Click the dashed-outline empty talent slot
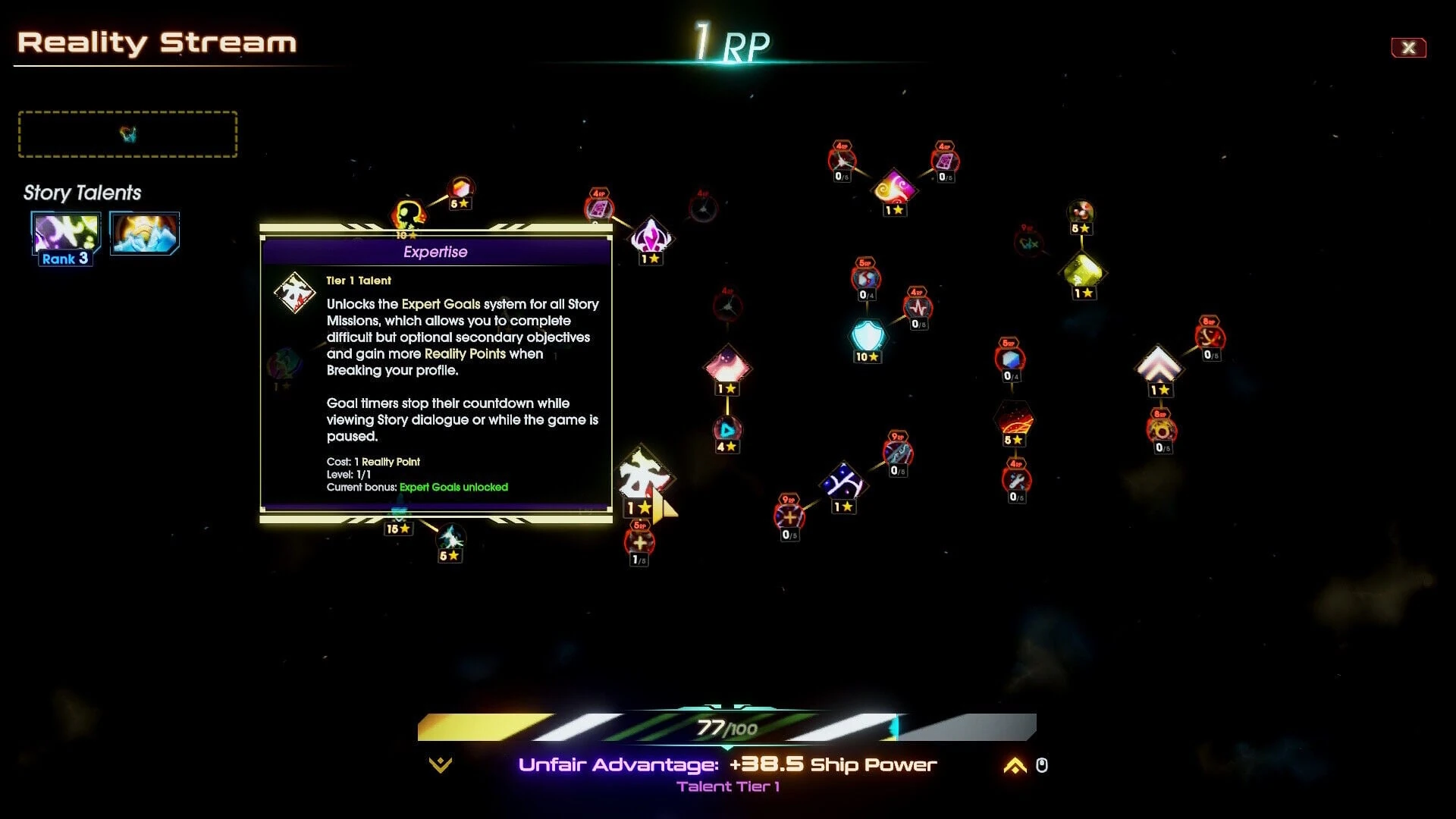The height and width of the screenshot is (819, 1456). pos(127,134)
